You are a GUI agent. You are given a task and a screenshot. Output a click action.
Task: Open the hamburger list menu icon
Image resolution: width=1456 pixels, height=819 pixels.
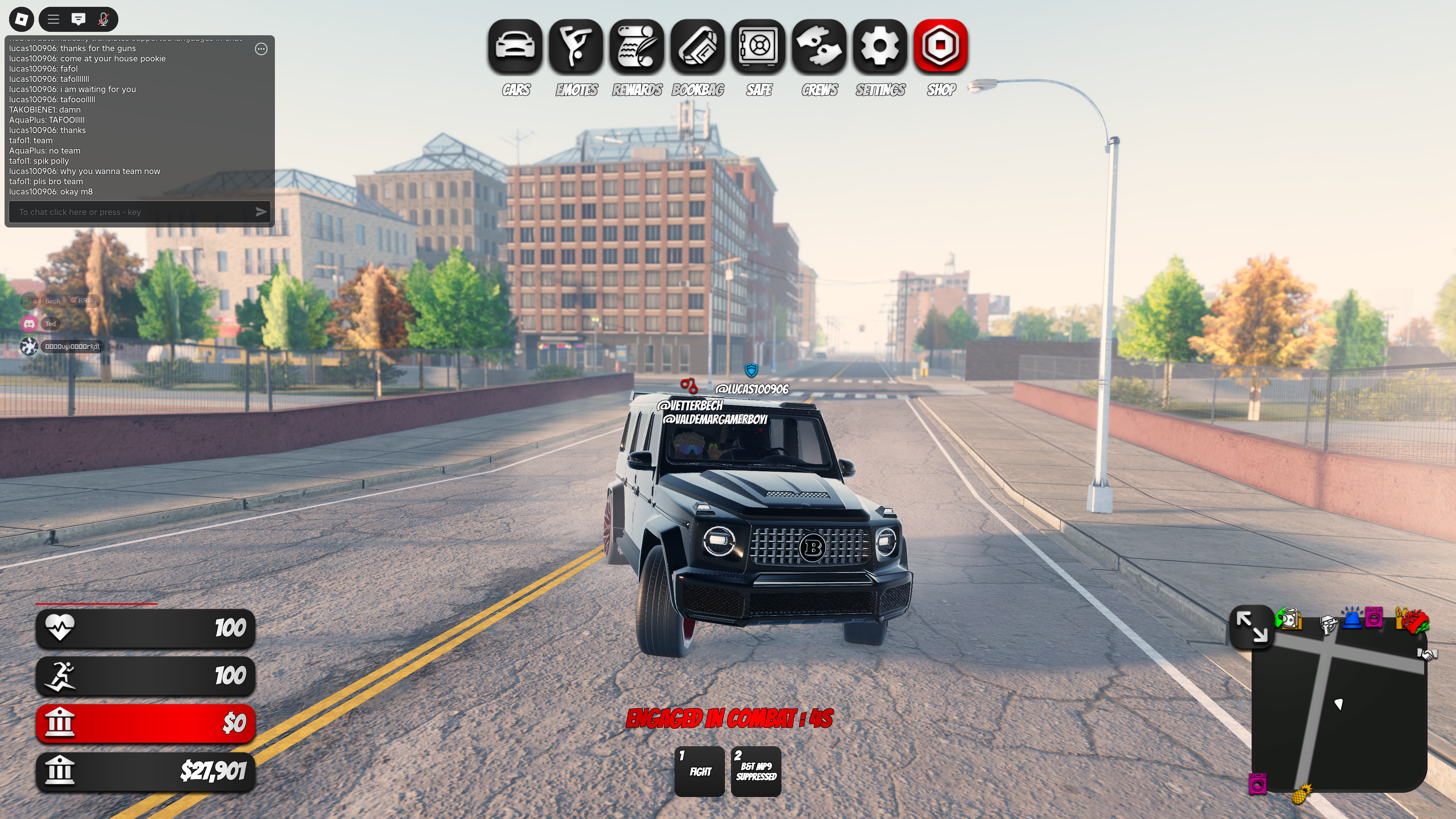click(x=54, y=19)
